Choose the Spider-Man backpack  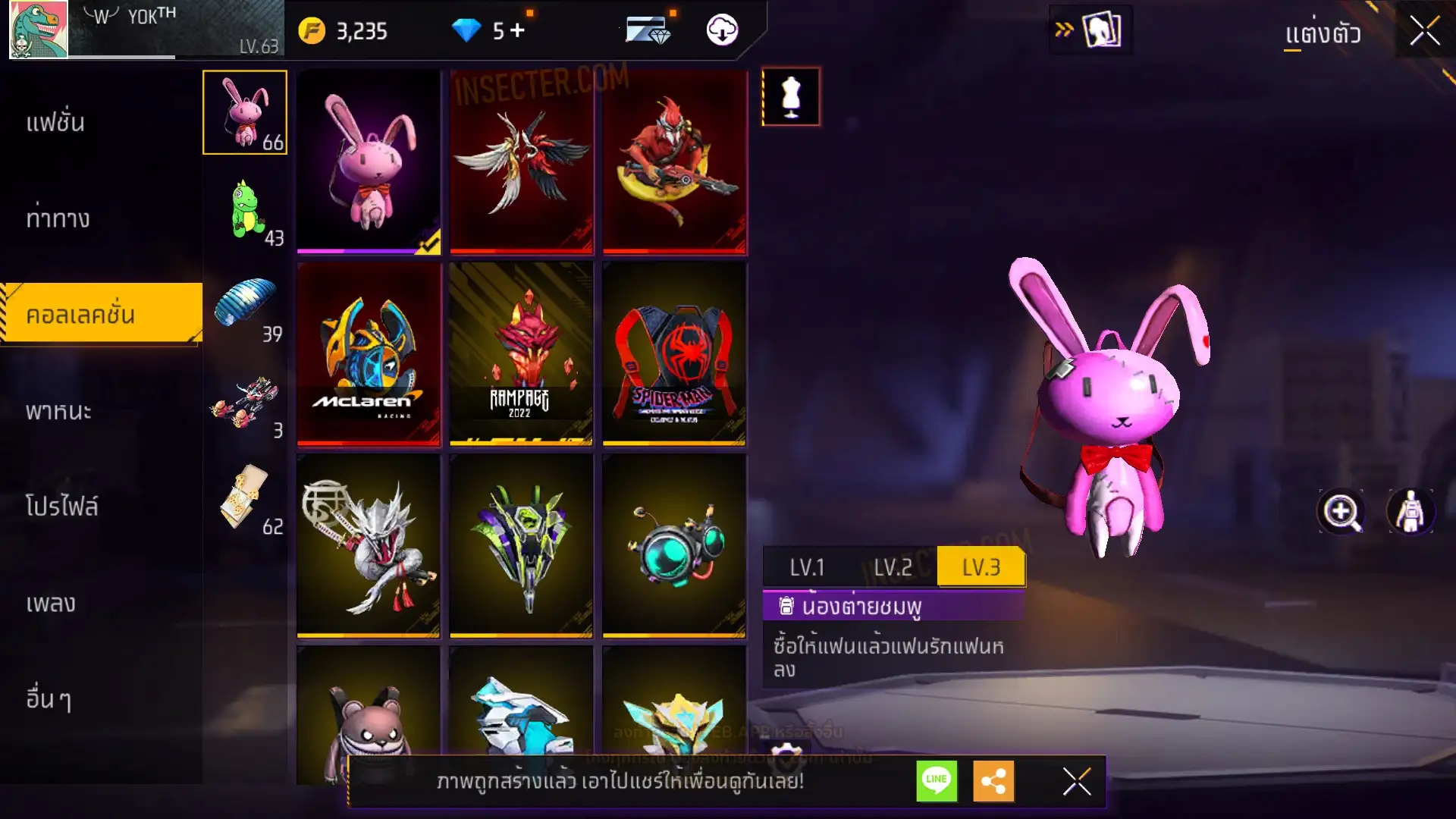click(674, 353)
